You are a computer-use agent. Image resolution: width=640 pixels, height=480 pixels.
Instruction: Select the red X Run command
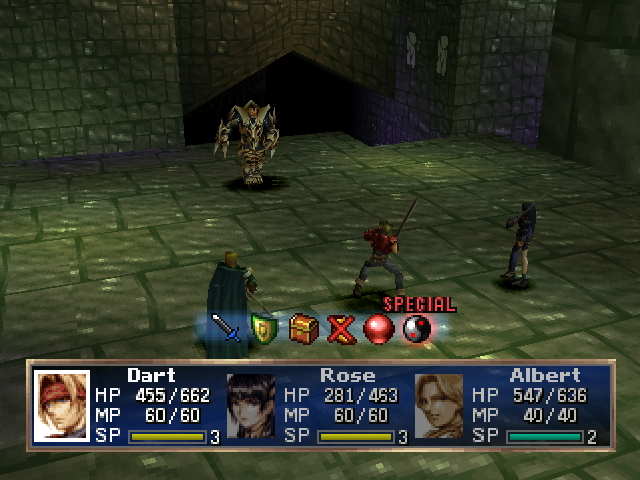[342, 328]
